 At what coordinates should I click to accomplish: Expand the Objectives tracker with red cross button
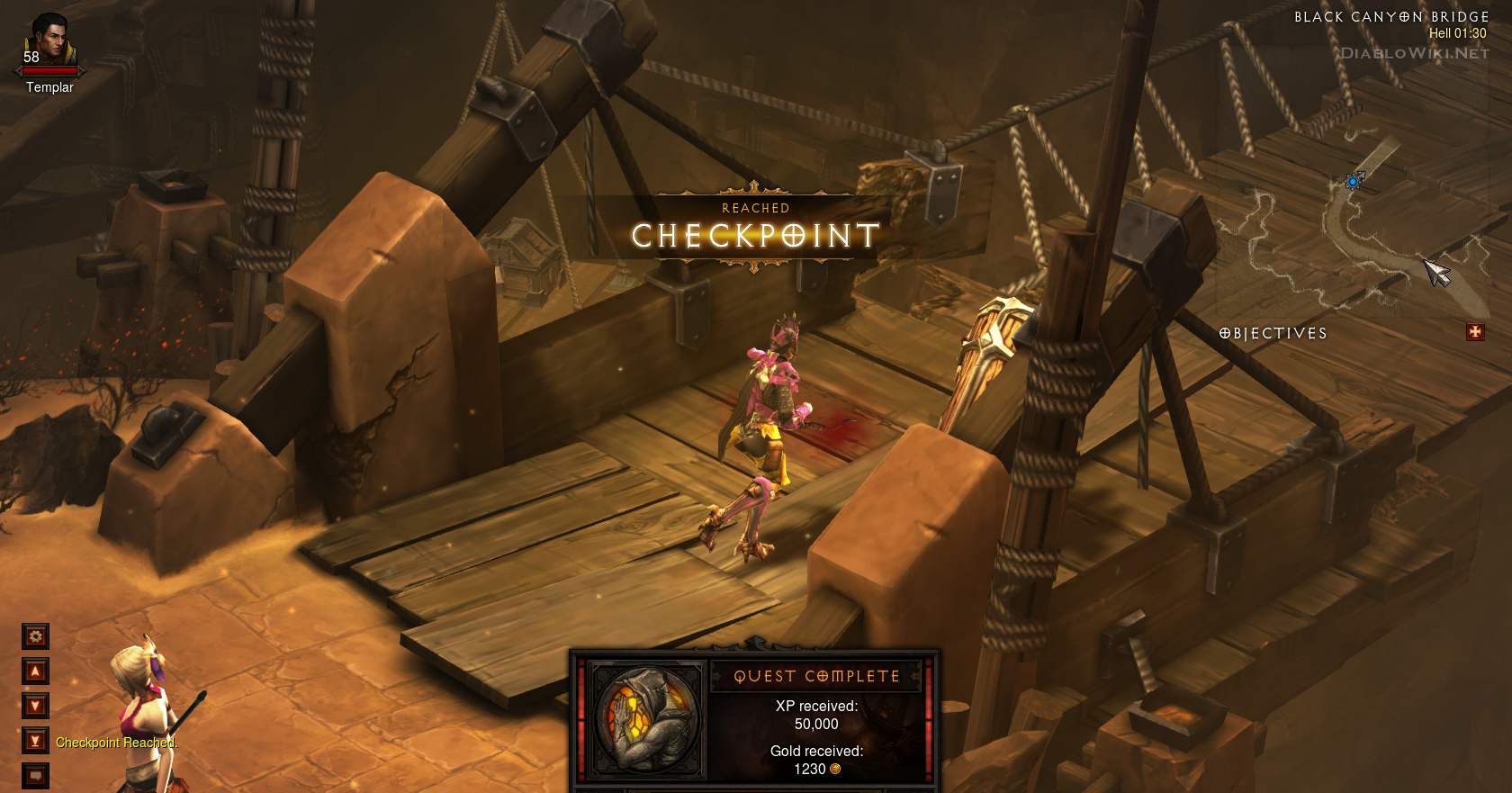1475,333
